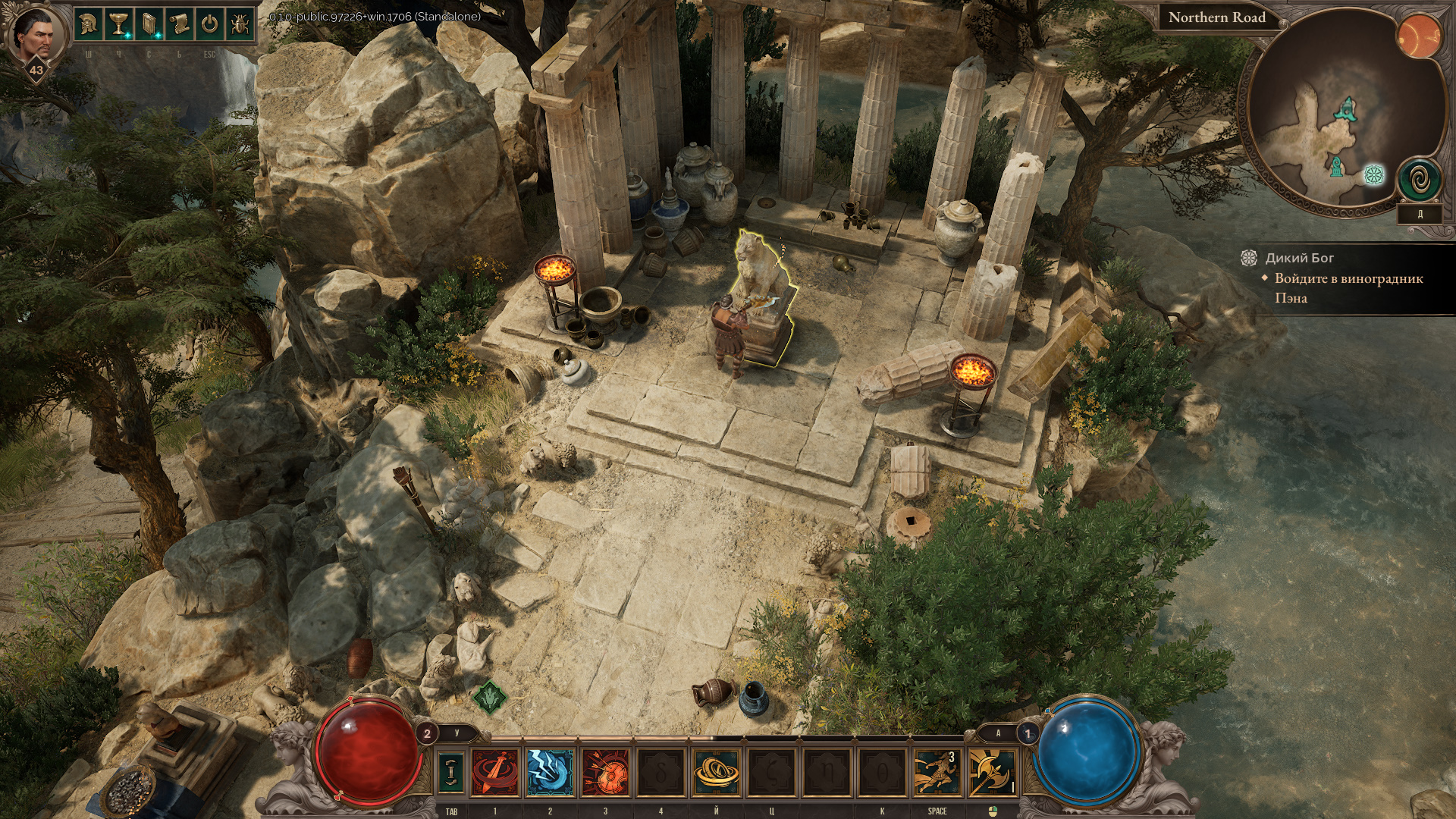Select the Дикий Бог quest tracker entry
1456x819 pixels.
(1299, 258)
